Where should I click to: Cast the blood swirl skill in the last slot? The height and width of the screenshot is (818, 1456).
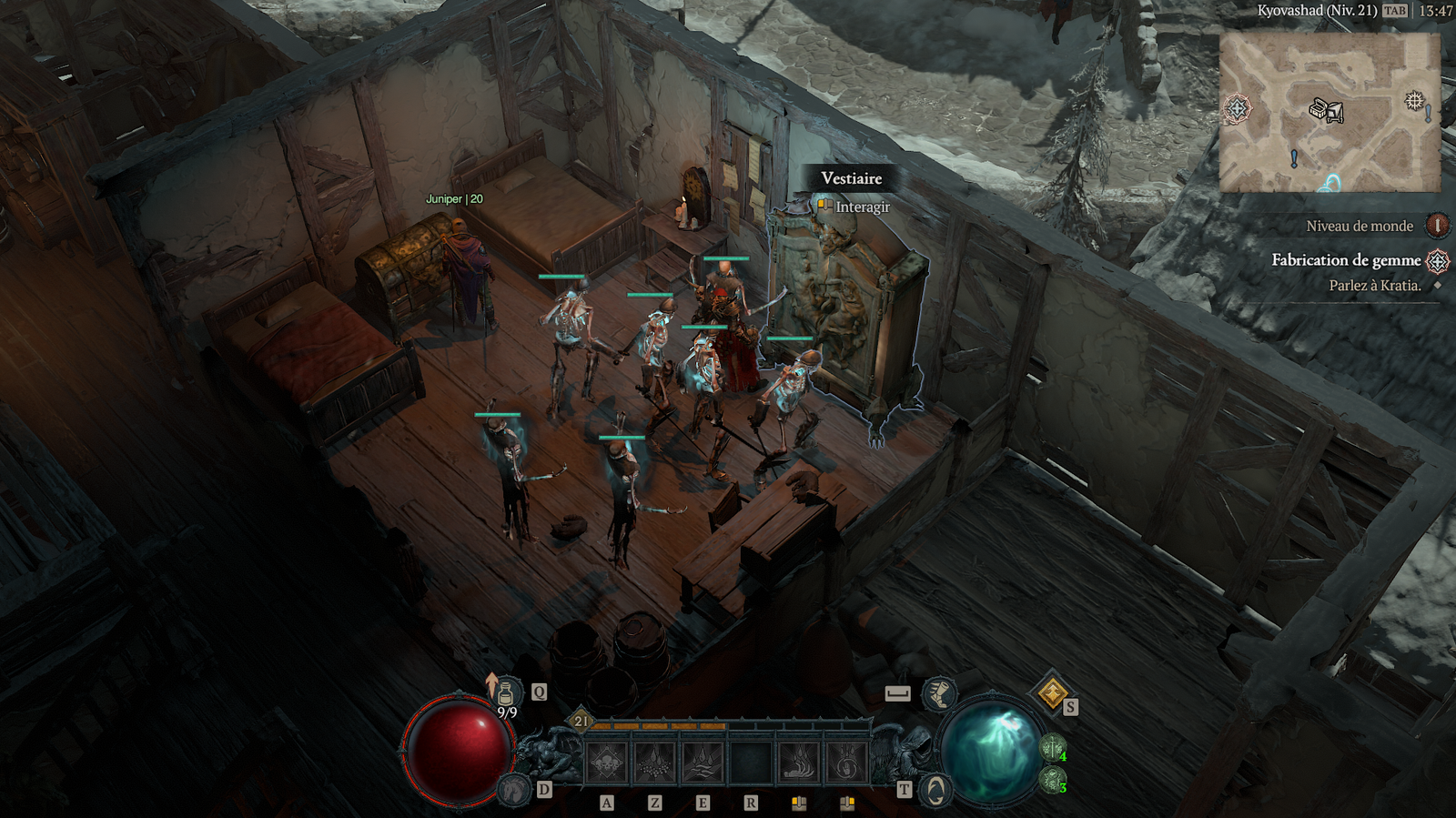coord(846,762)
